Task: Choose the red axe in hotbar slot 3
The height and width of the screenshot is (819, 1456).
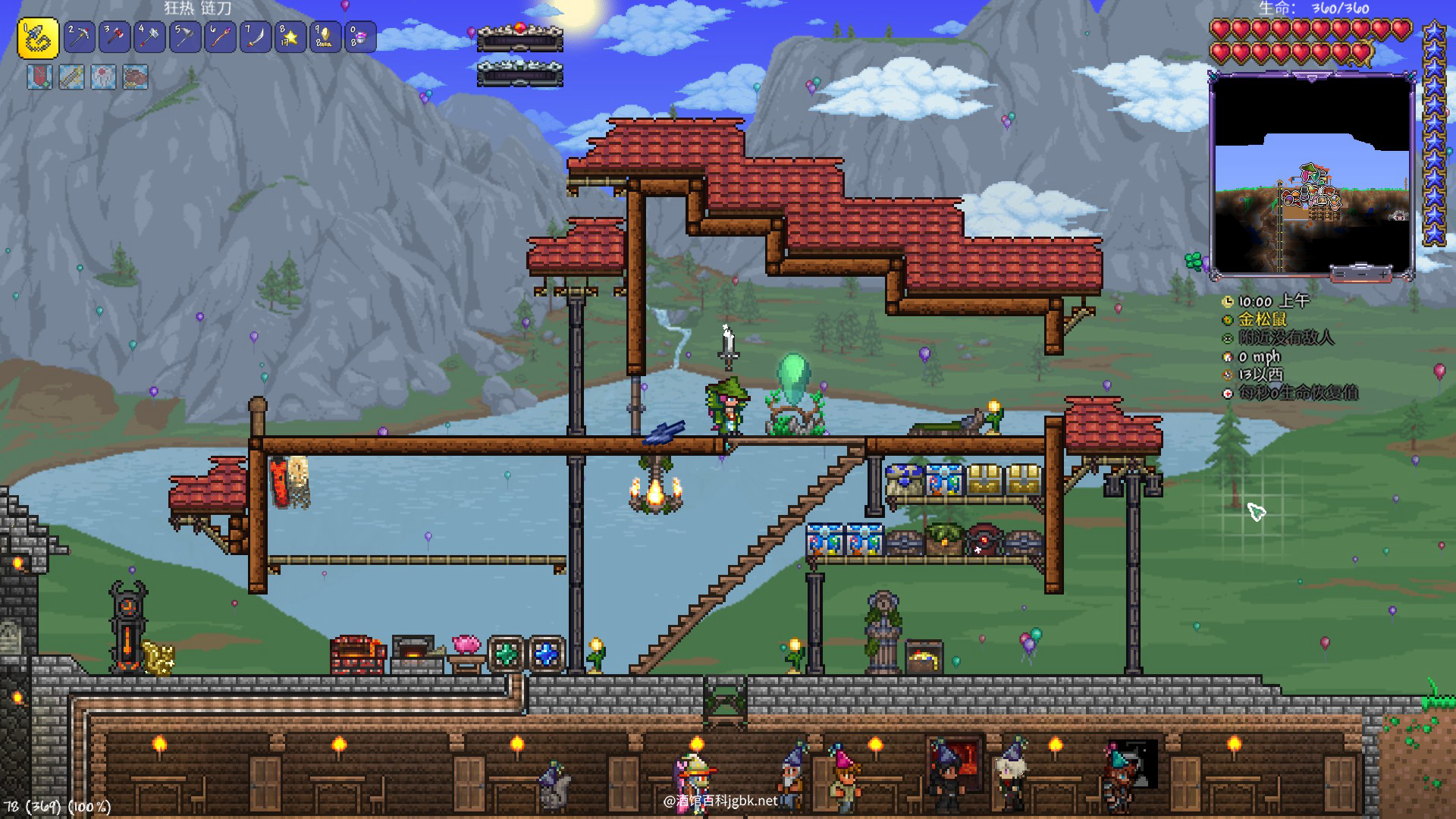Action: (x=115, y=36)
